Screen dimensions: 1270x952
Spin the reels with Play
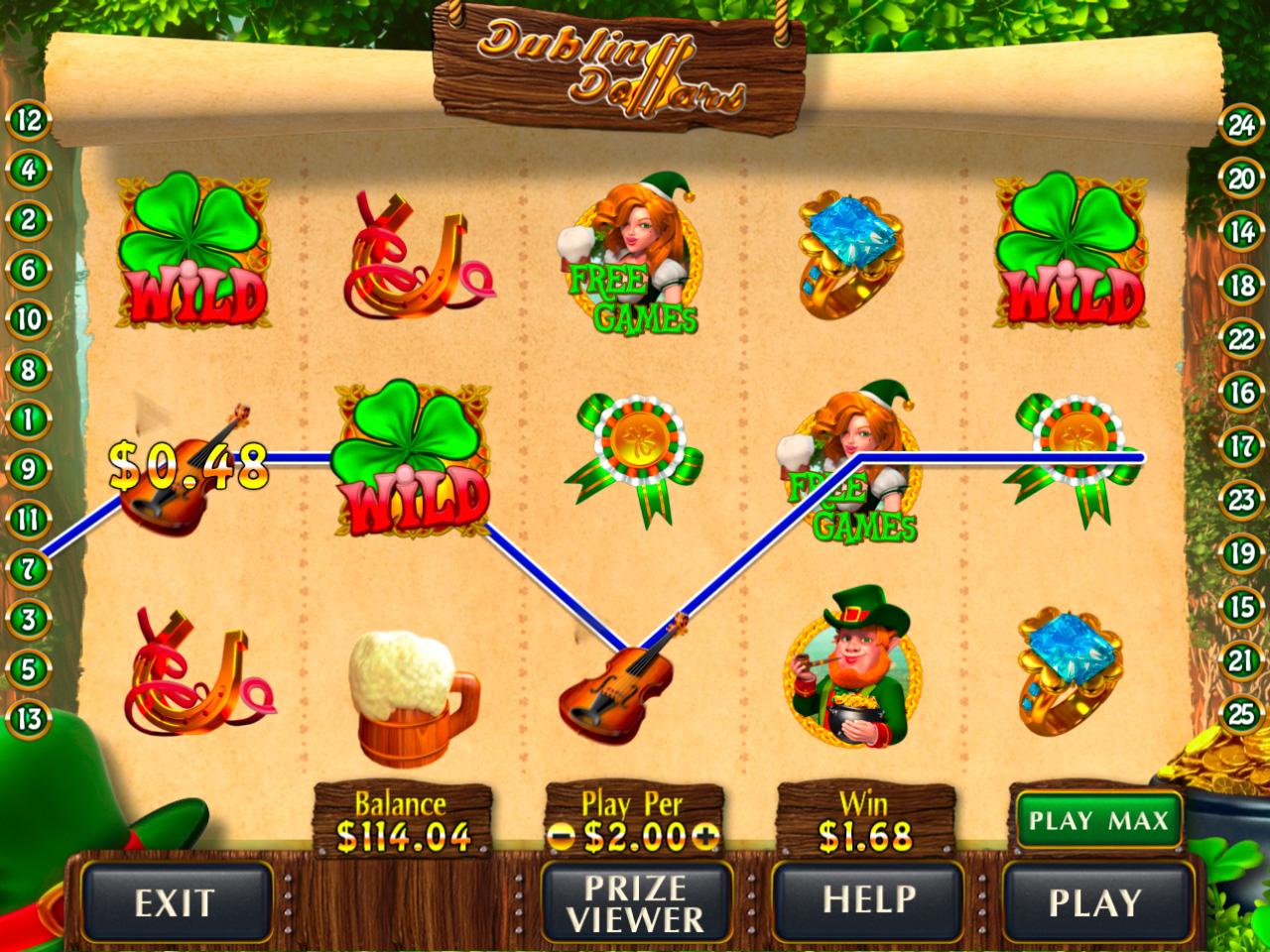[1095, 901]
